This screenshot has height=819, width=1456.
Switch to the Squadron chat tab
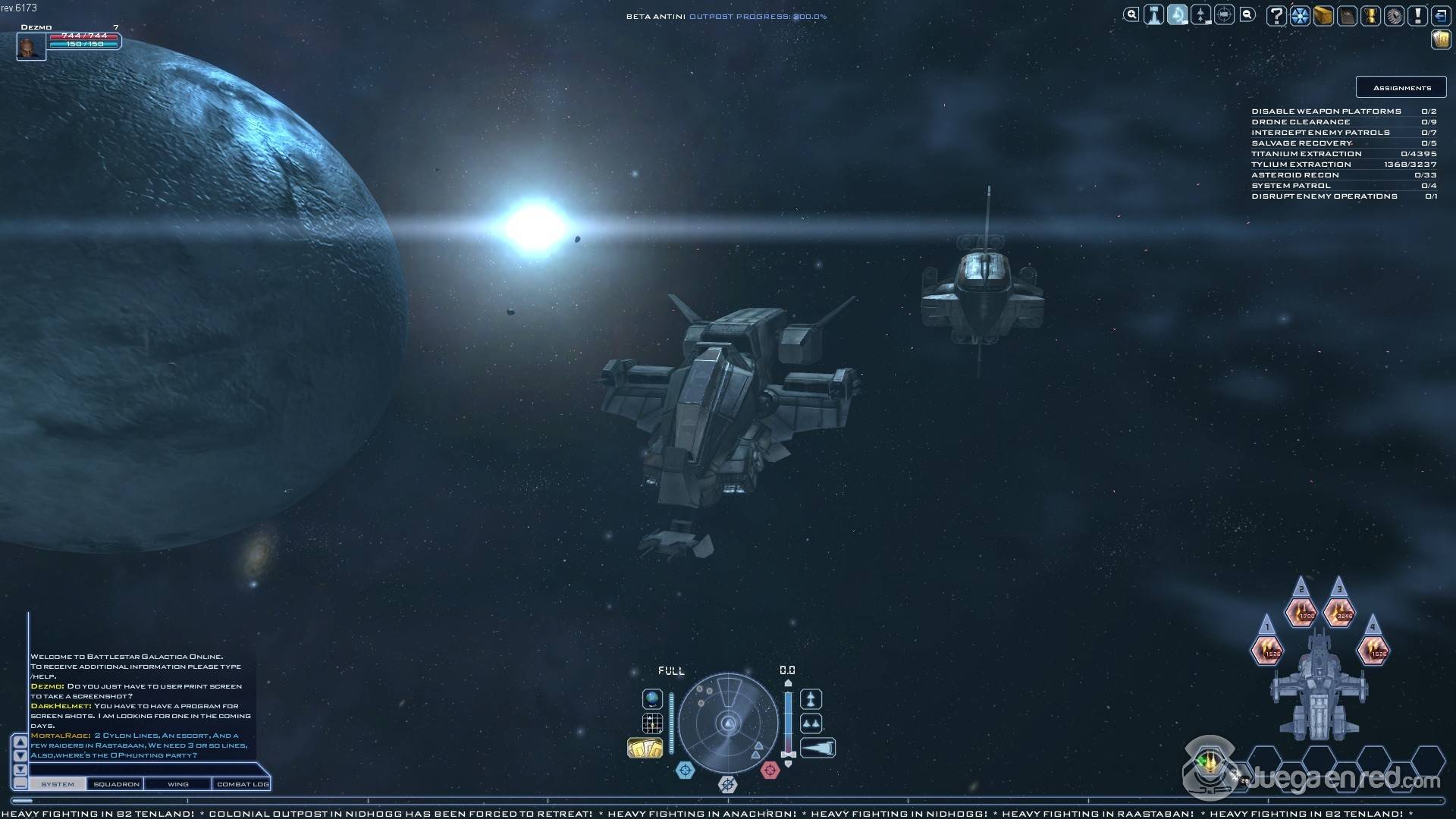click(x=116, y=784)
